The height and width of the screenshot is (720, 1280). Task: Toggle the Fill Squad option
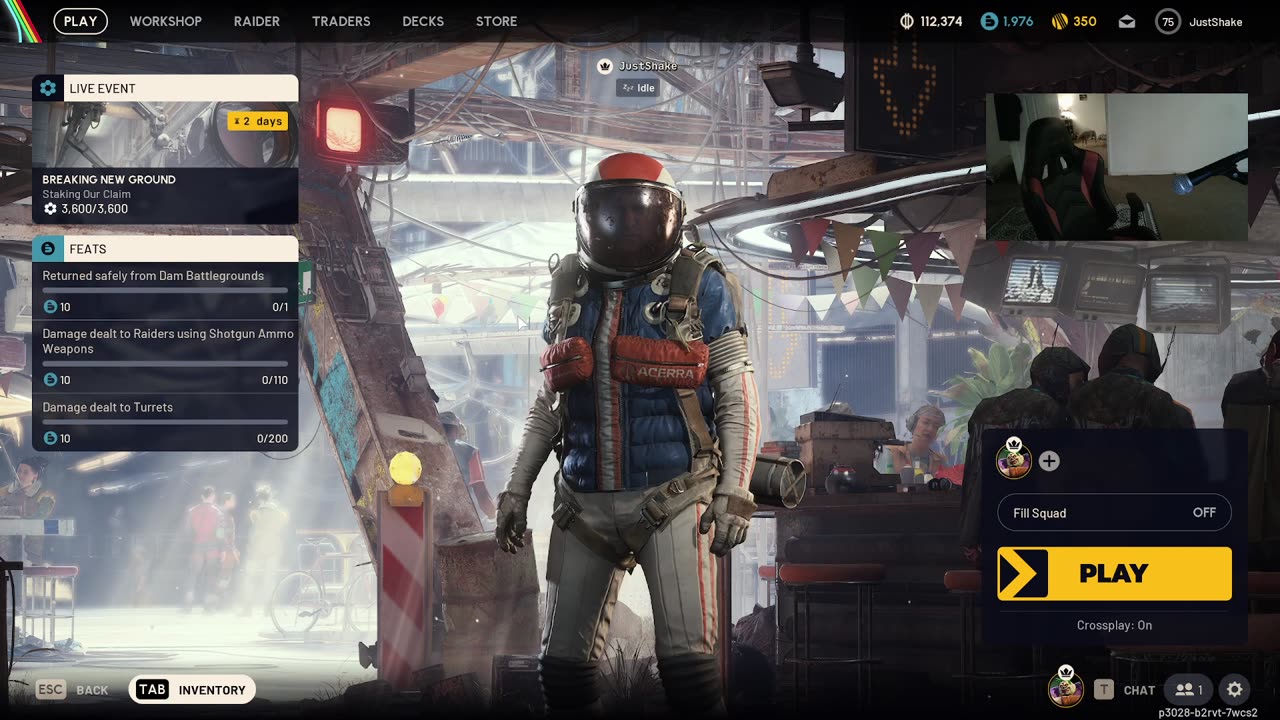coord(1114,513)
